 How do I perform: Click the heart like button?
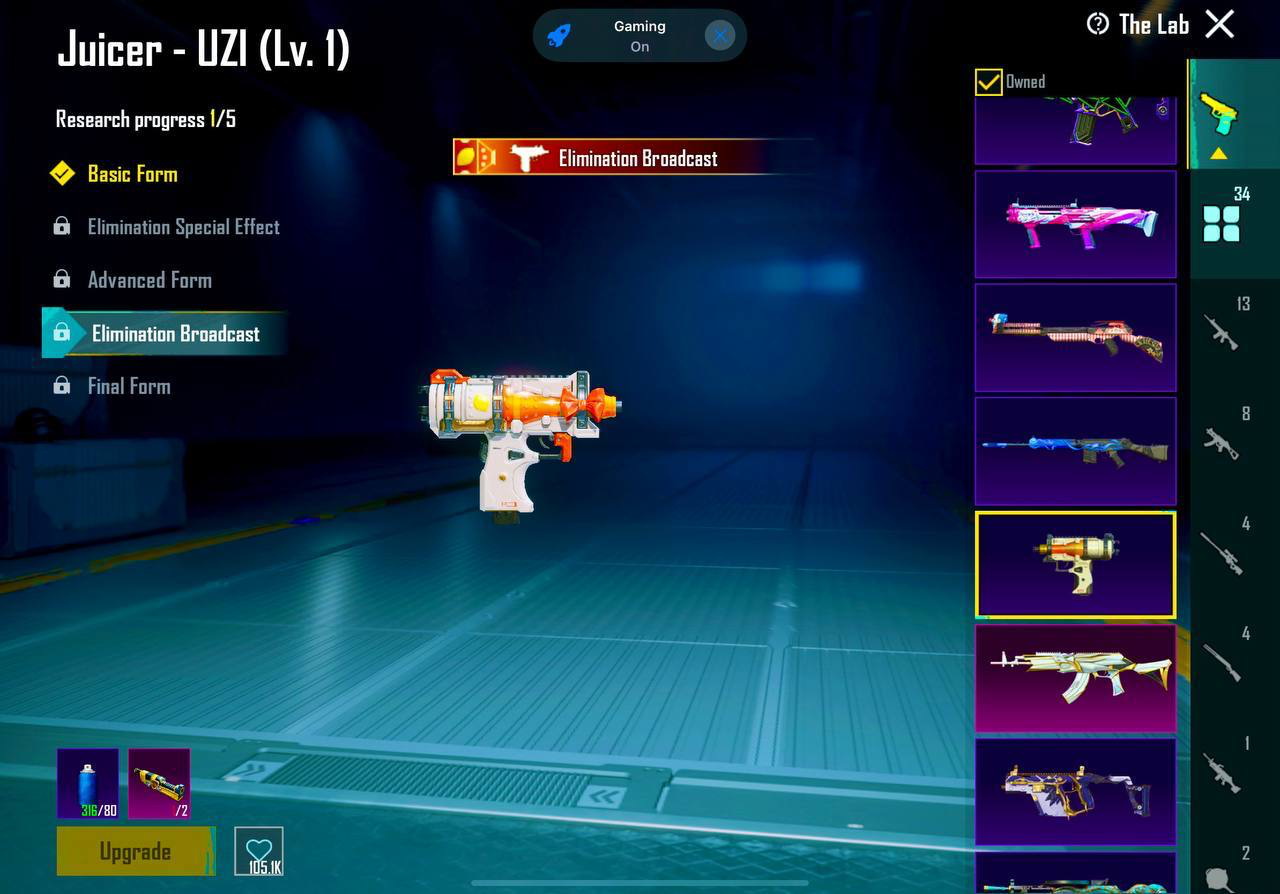259,851
